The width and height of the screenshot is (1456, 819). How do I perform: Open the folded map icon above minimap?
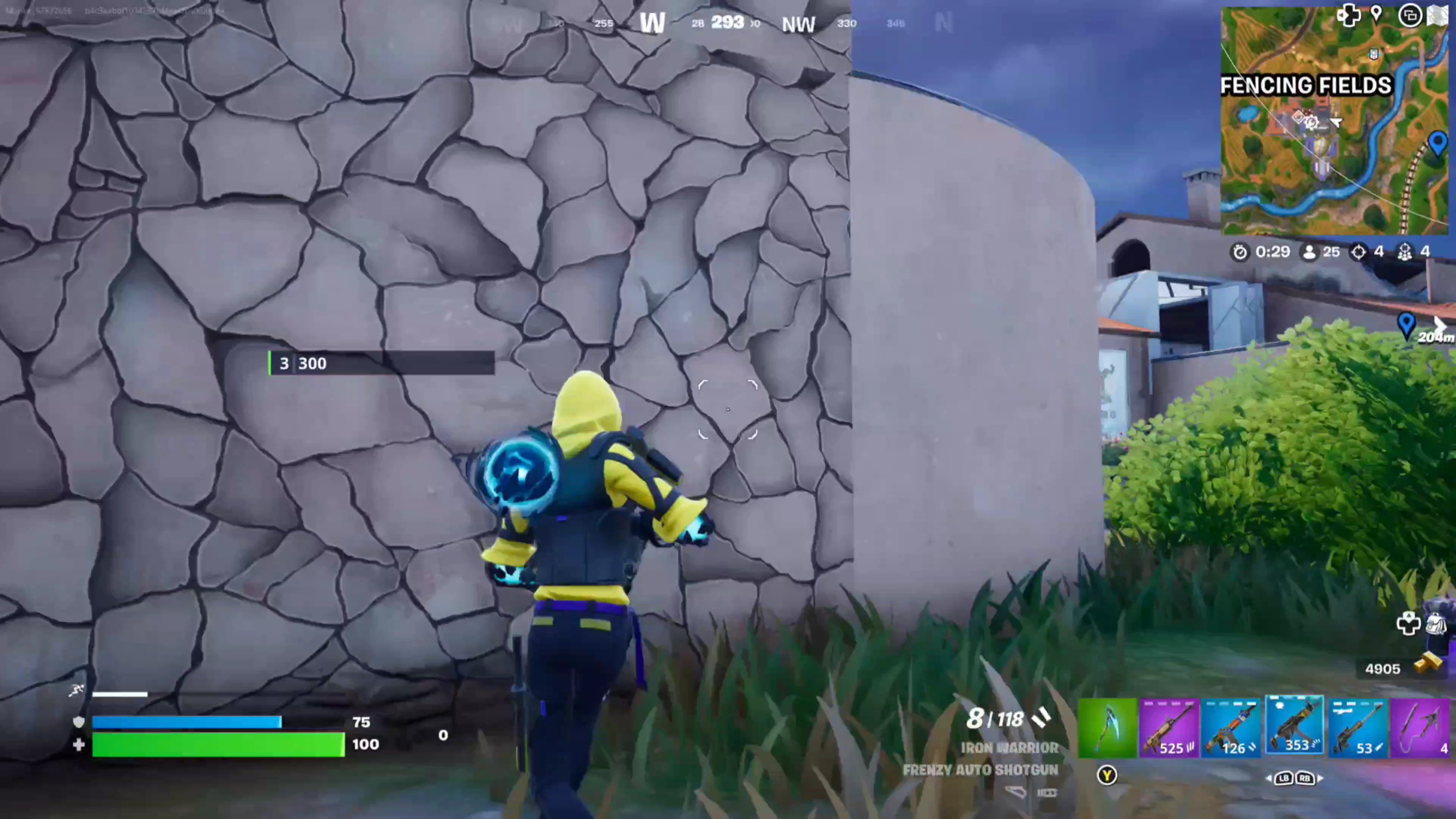[1437, 16]
